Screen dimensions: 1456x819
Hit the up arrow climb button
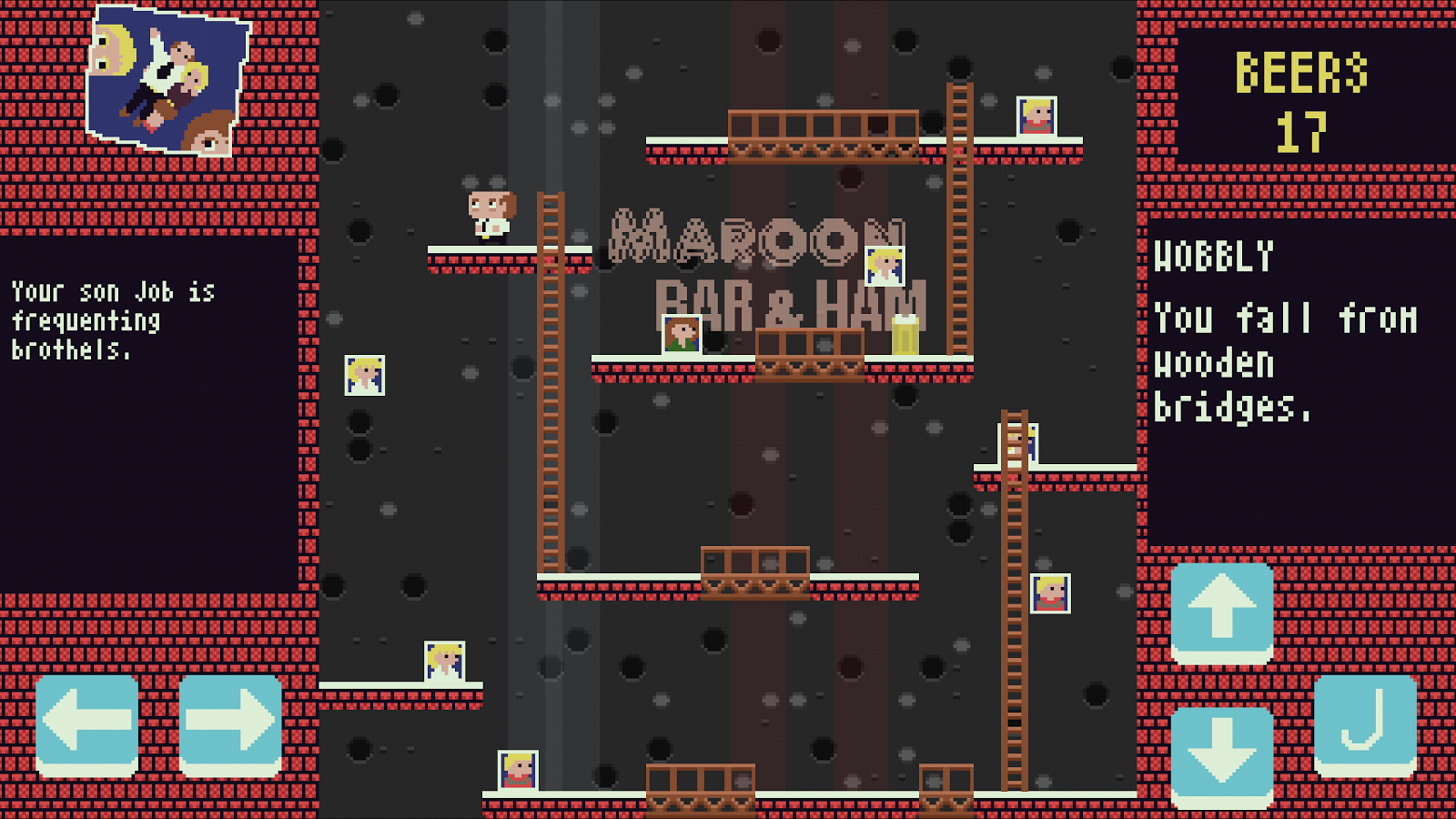coord(1221,611)
